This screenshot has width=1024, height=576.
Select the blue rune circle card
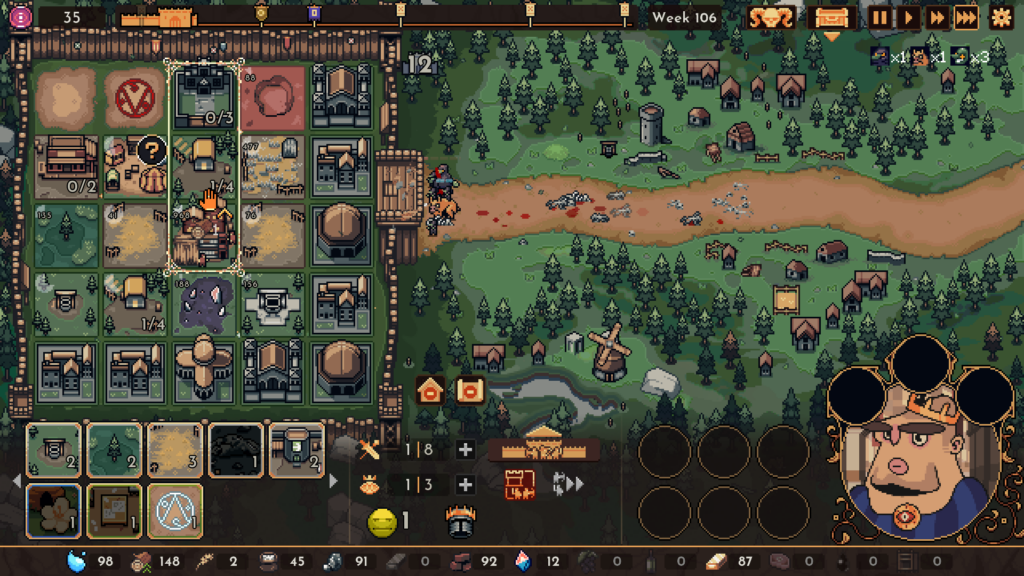pos(175,509)
